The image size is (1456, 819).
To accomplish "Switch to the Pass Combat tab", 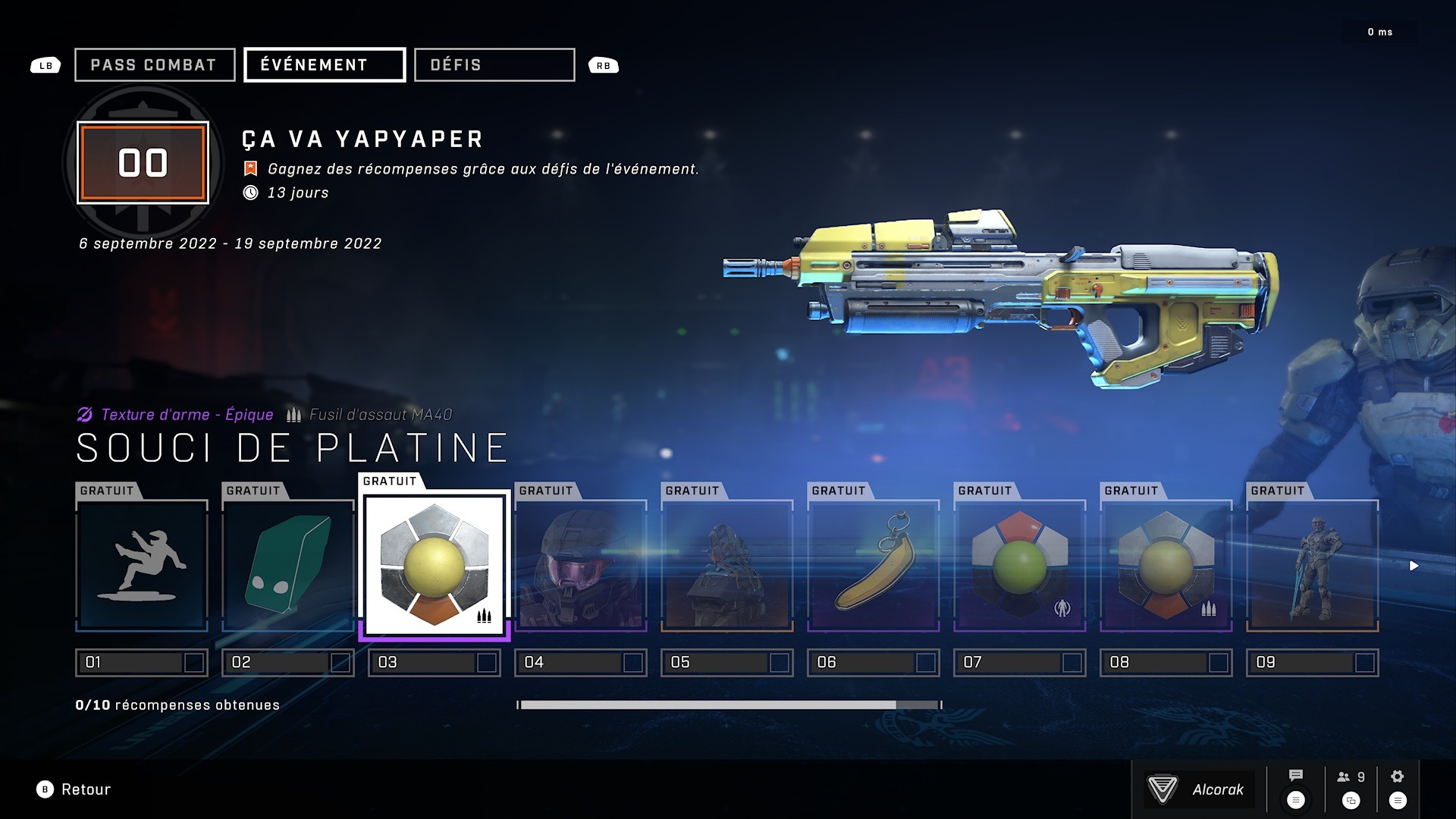I will coord(154,65).
